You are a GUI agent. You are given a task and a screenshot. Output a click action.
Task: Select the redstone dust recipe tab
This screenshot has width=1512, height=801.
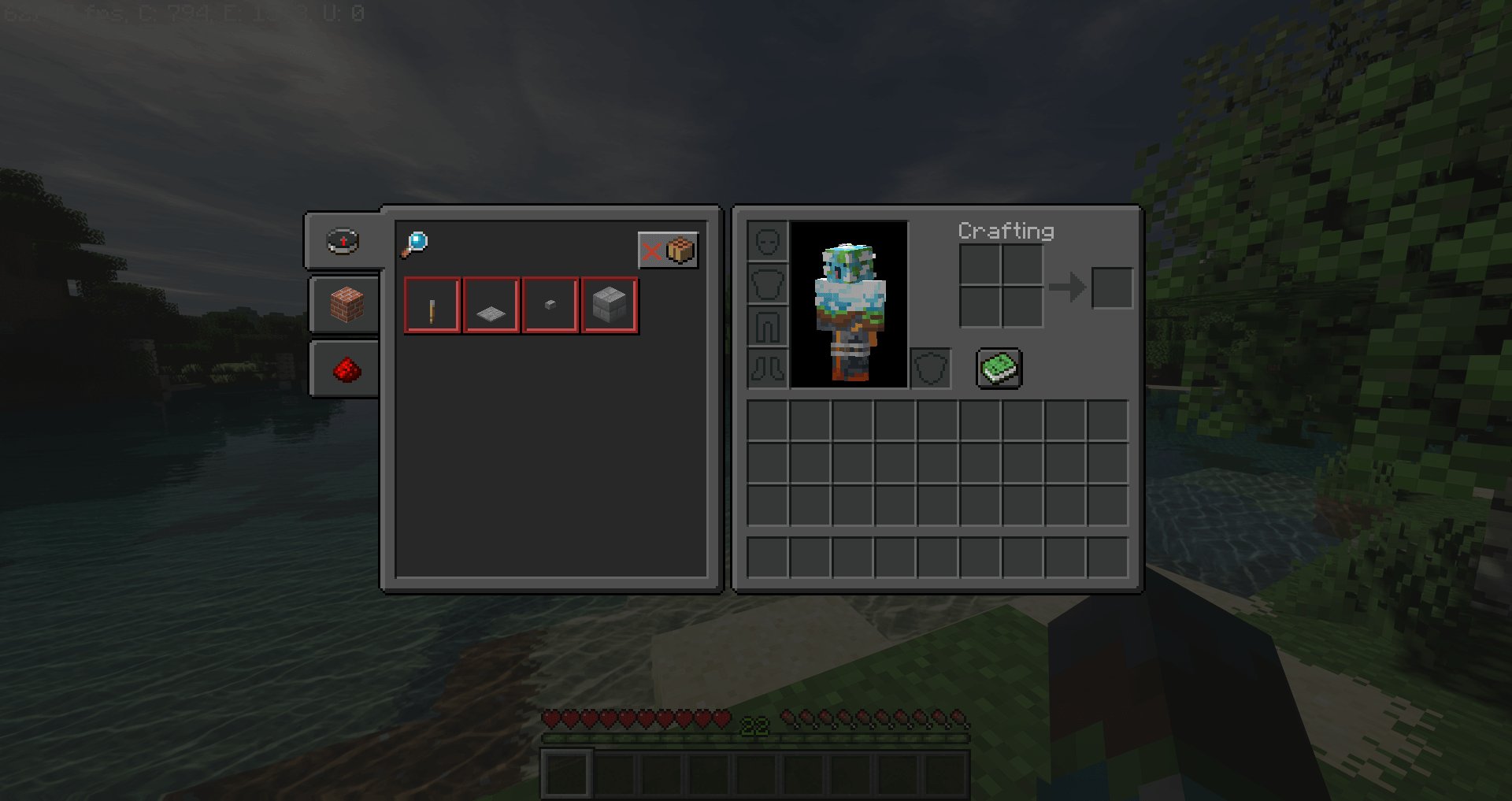(x=346, y=369)
